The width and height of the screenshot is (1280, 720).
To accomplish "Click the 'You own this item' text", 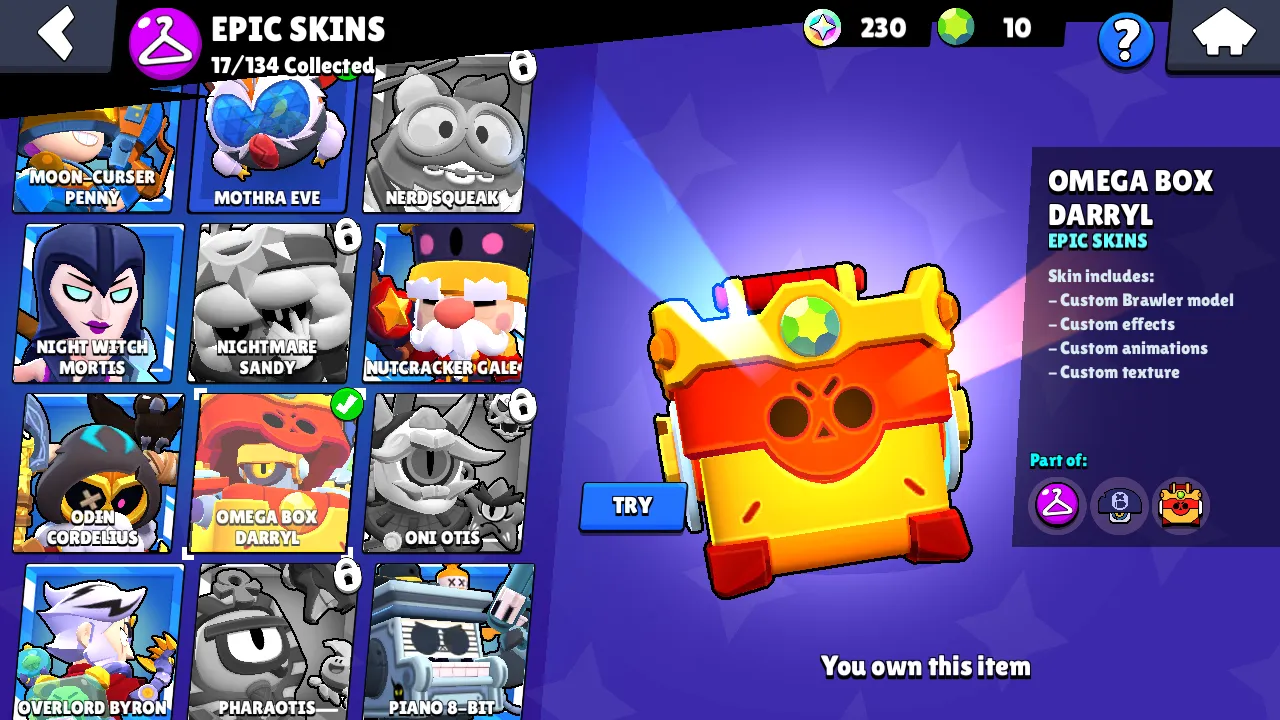I will pos(925,666).
